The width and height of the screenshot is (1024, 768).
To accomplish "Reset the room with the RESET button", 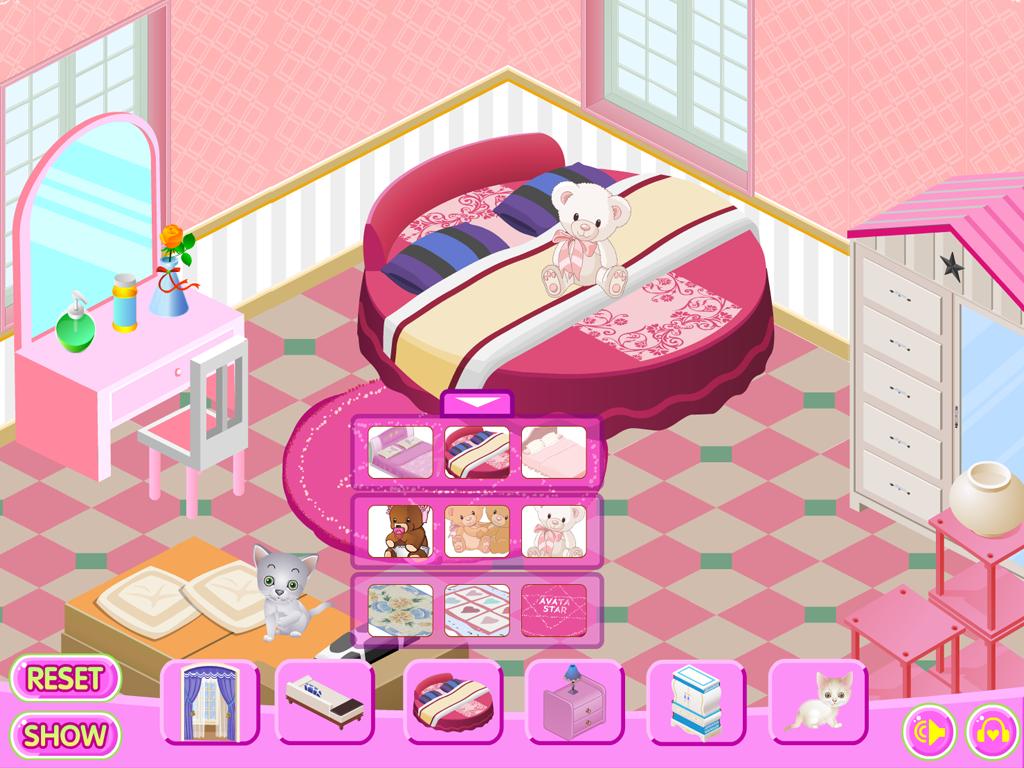I will point(65,678).
